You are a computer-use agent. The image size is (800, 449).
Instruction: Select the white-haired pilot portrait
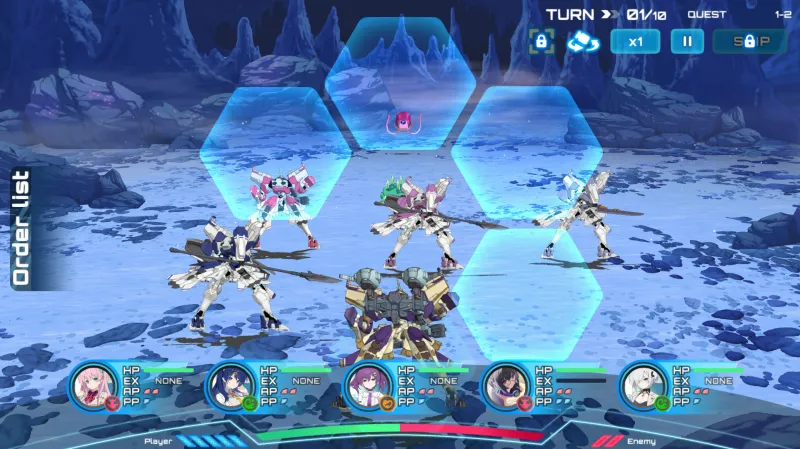pyautogui.click(x=644, y=385)
